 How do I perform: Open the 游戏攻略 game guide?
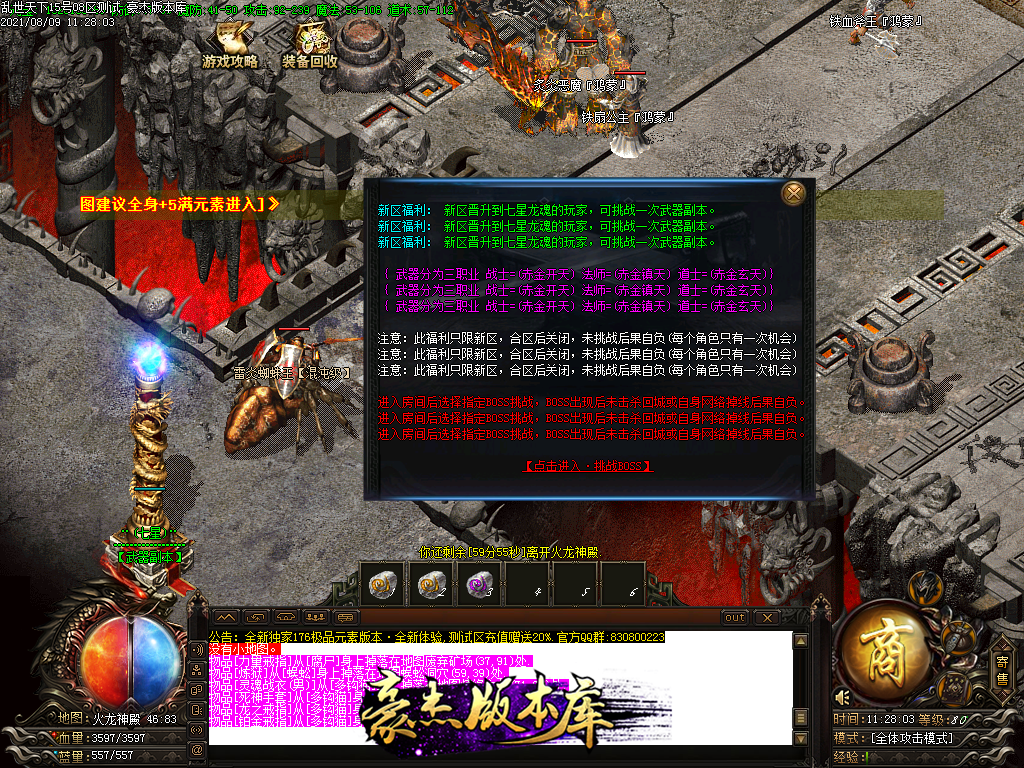pos(231,46)
